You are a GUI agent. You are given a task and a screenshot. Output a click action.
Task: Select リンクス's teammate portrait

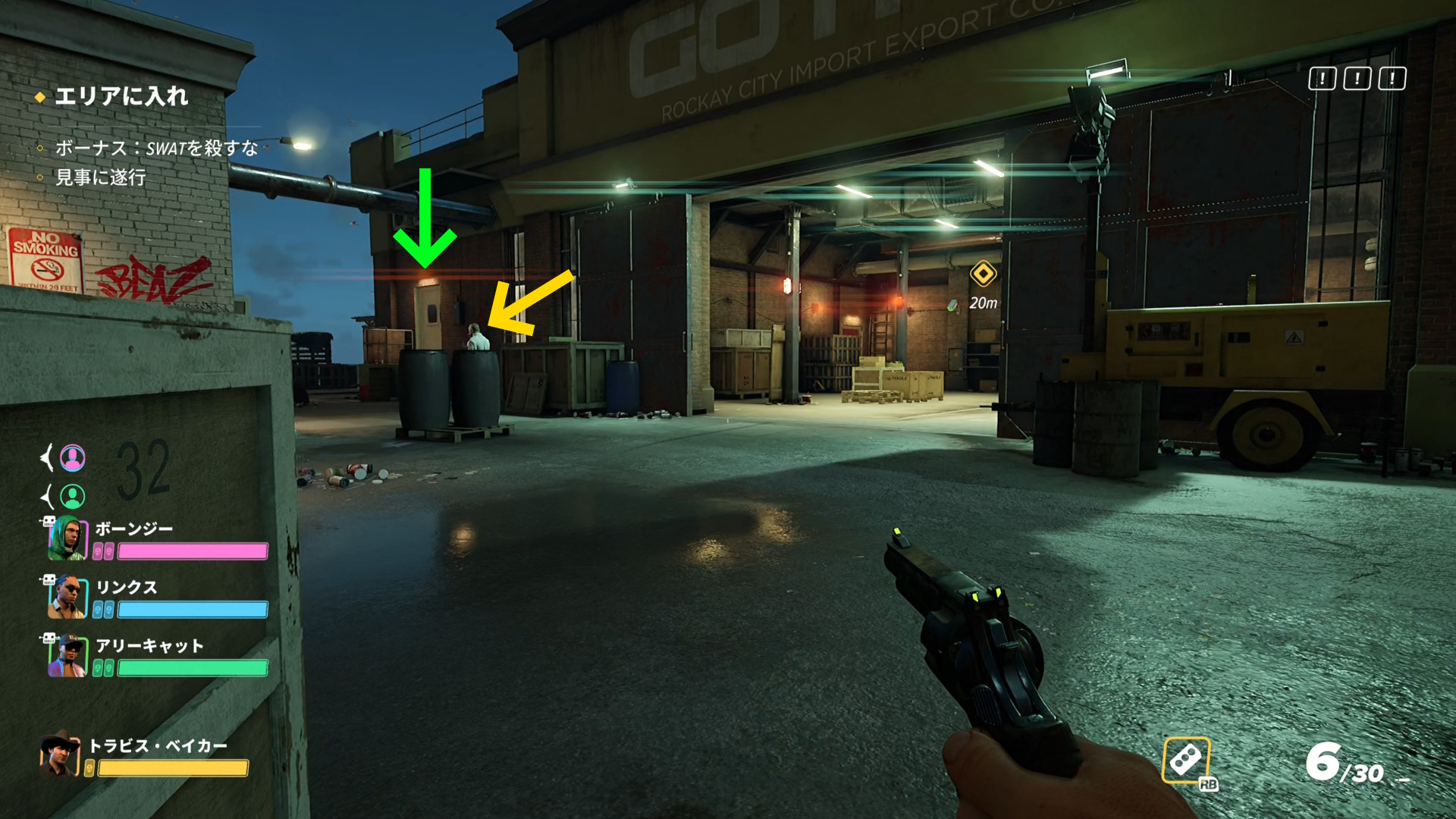[68, 597]
